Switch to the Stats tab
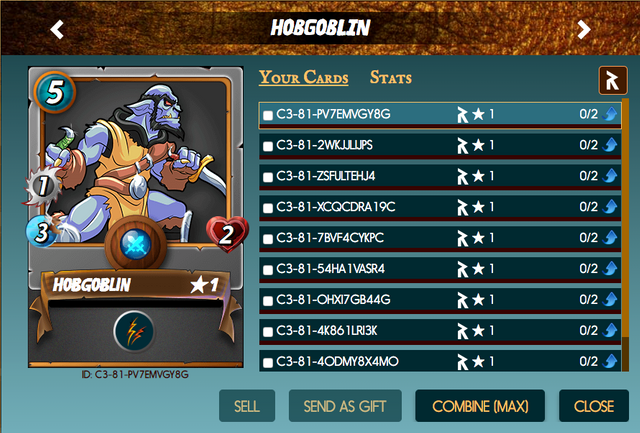640x433 pixels. coord(390,78)
